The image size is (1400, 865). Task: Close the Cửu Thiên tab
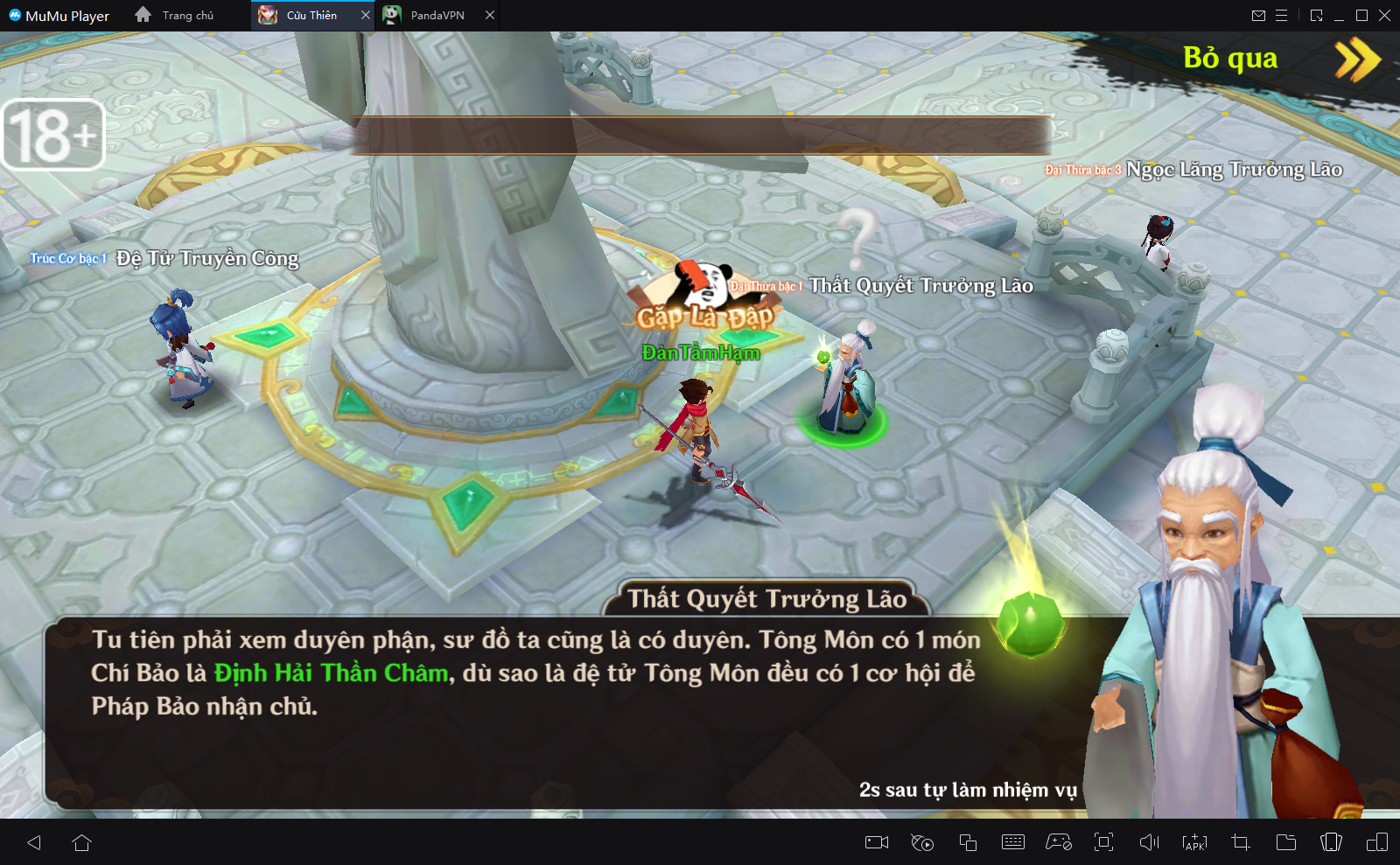(366, 16)
